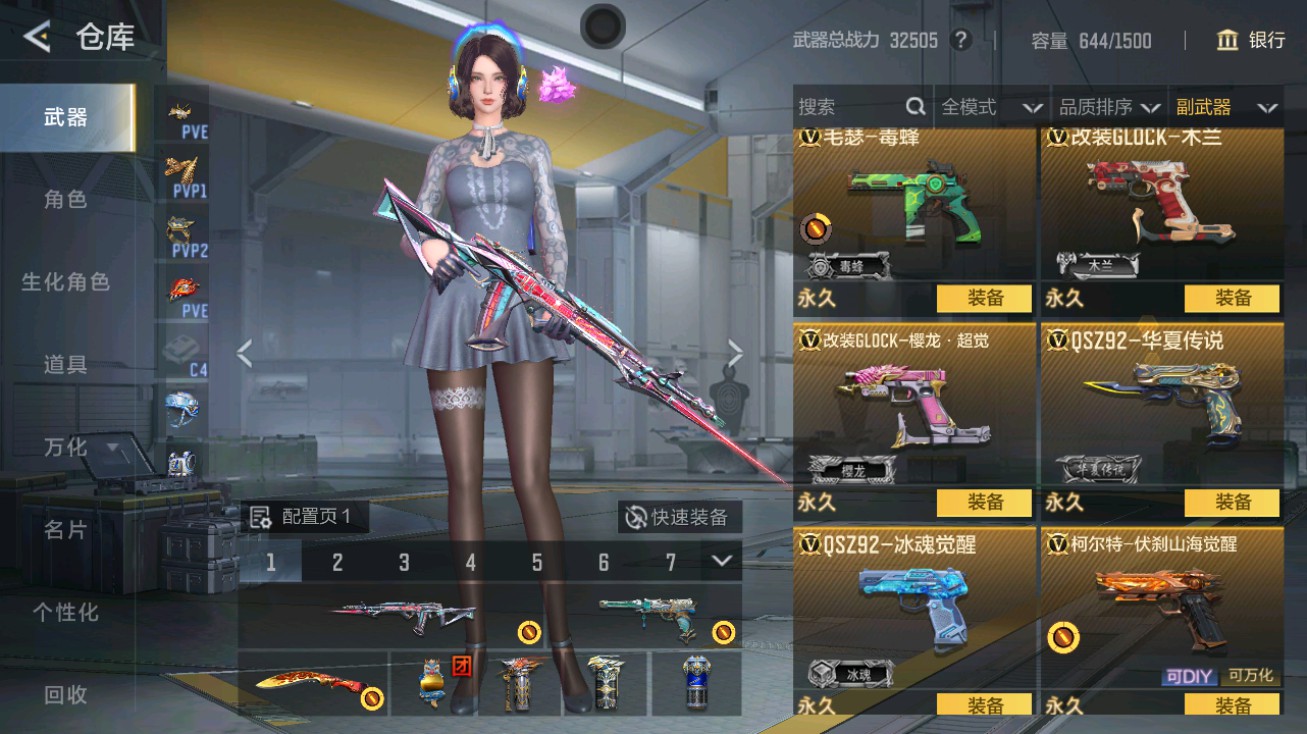
Task: Click the search magnifier icon
Action: click(915, 107)
